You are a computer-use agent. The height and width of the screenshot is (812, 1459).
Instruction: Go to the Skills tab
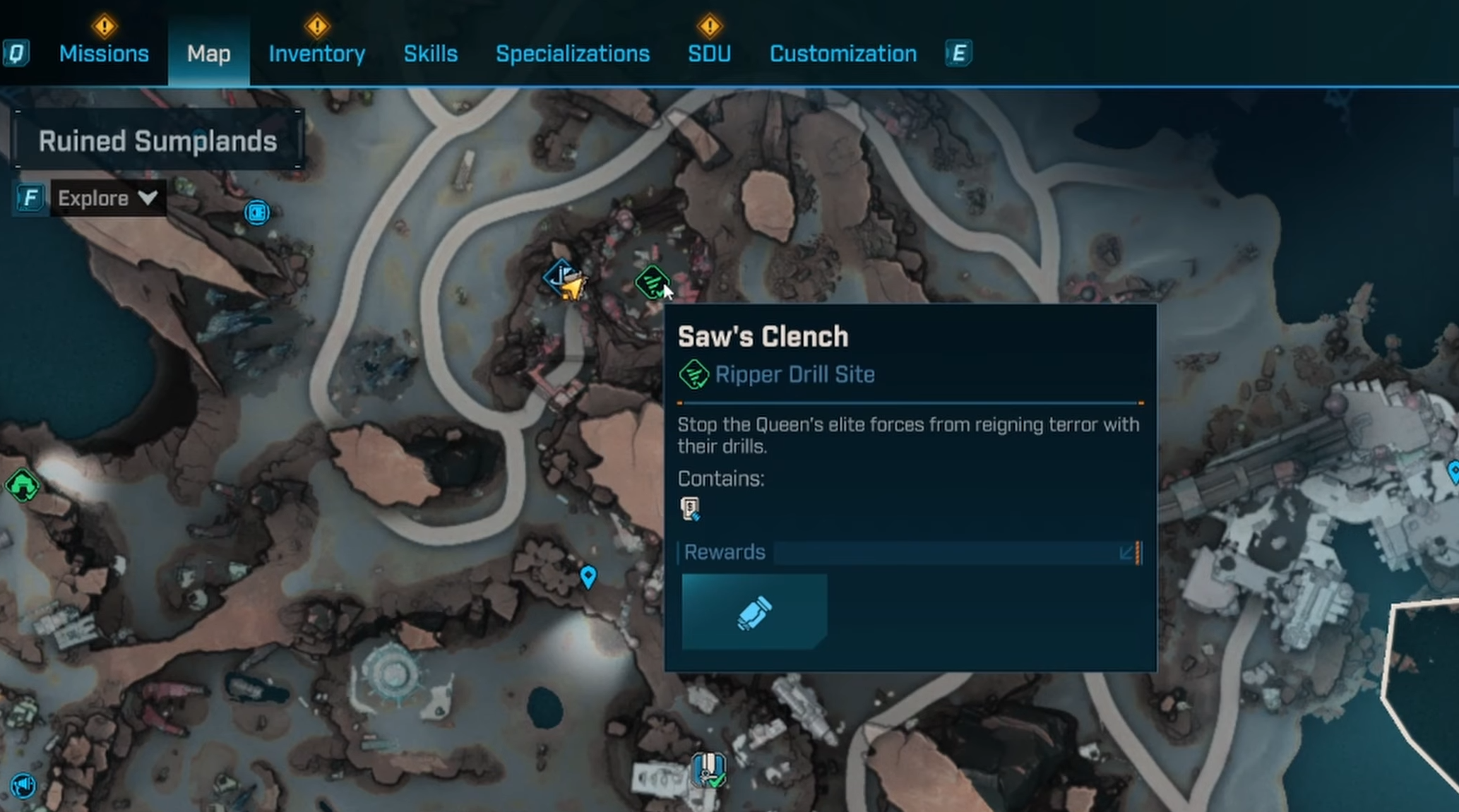[430, 54]
